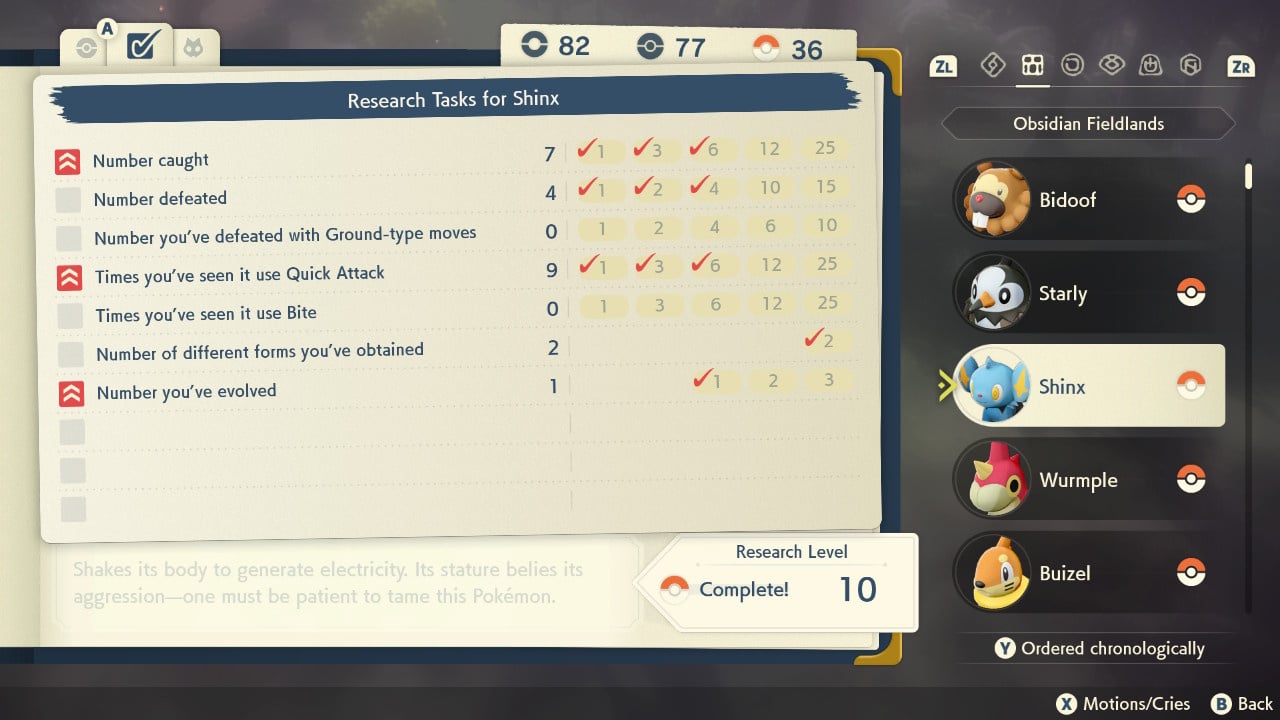Click the Times you've seen it use Bite row
This screenshot has width=1280, height=720.
click(x=206, y=314)
